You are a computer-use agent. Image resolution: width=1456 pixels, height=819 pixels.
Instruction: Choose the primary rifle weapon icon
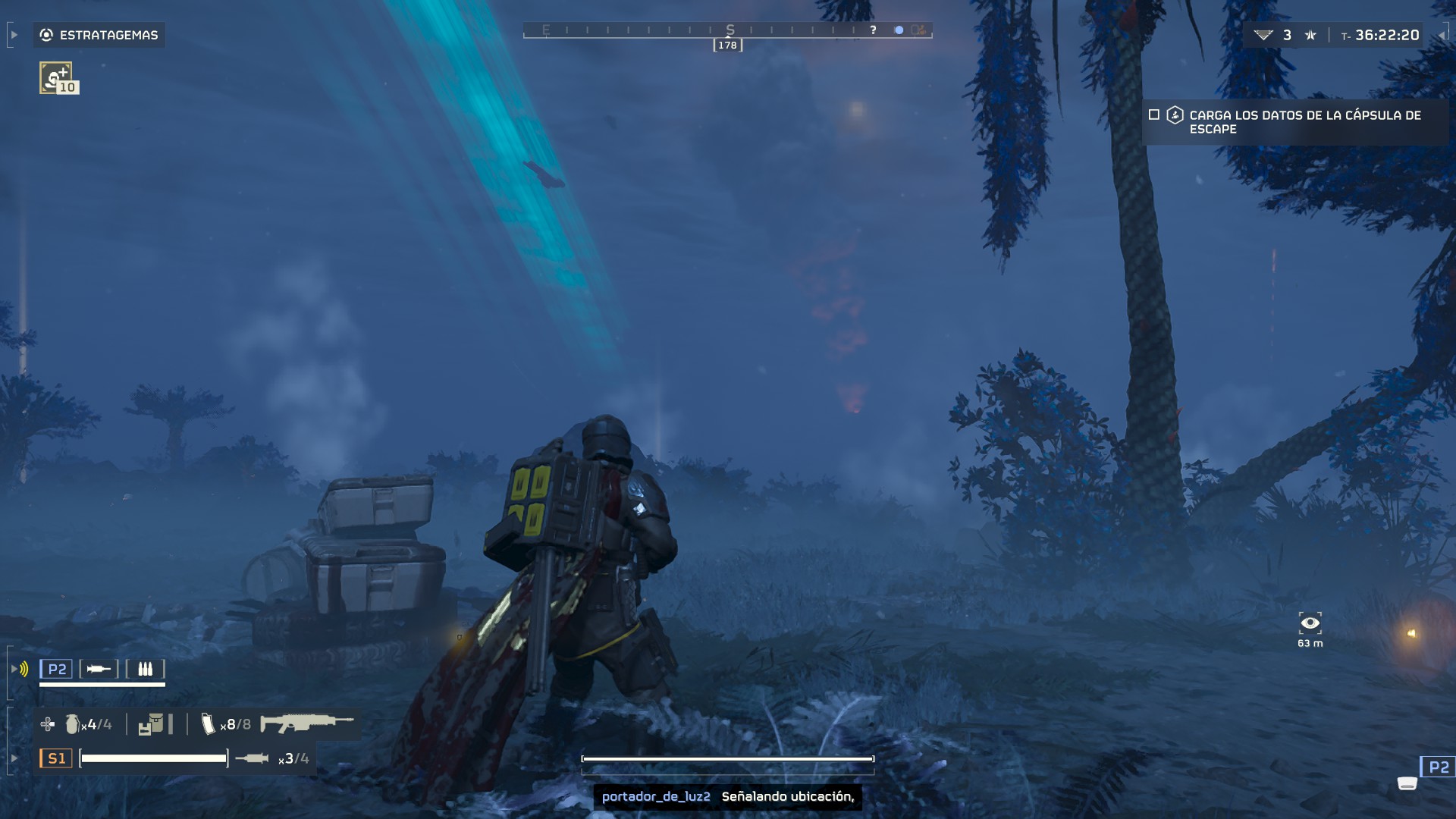point(306,723)
